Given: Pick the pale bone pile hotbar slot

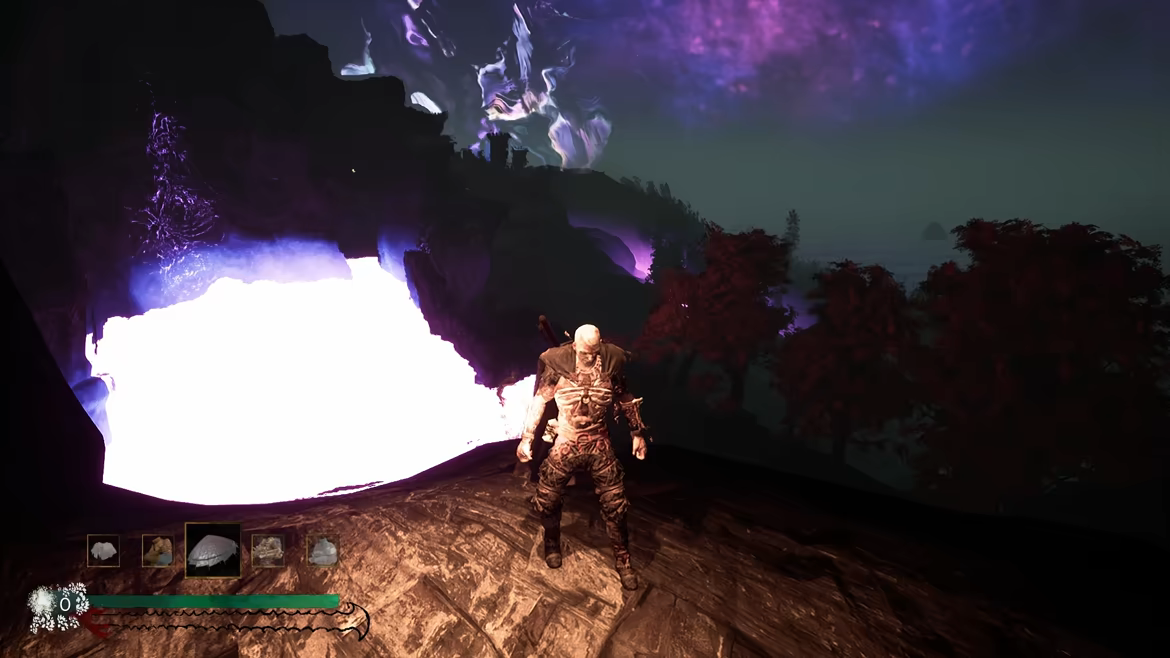Looking at the screenshot, I should pyautogui.click(x=268, y=550).
